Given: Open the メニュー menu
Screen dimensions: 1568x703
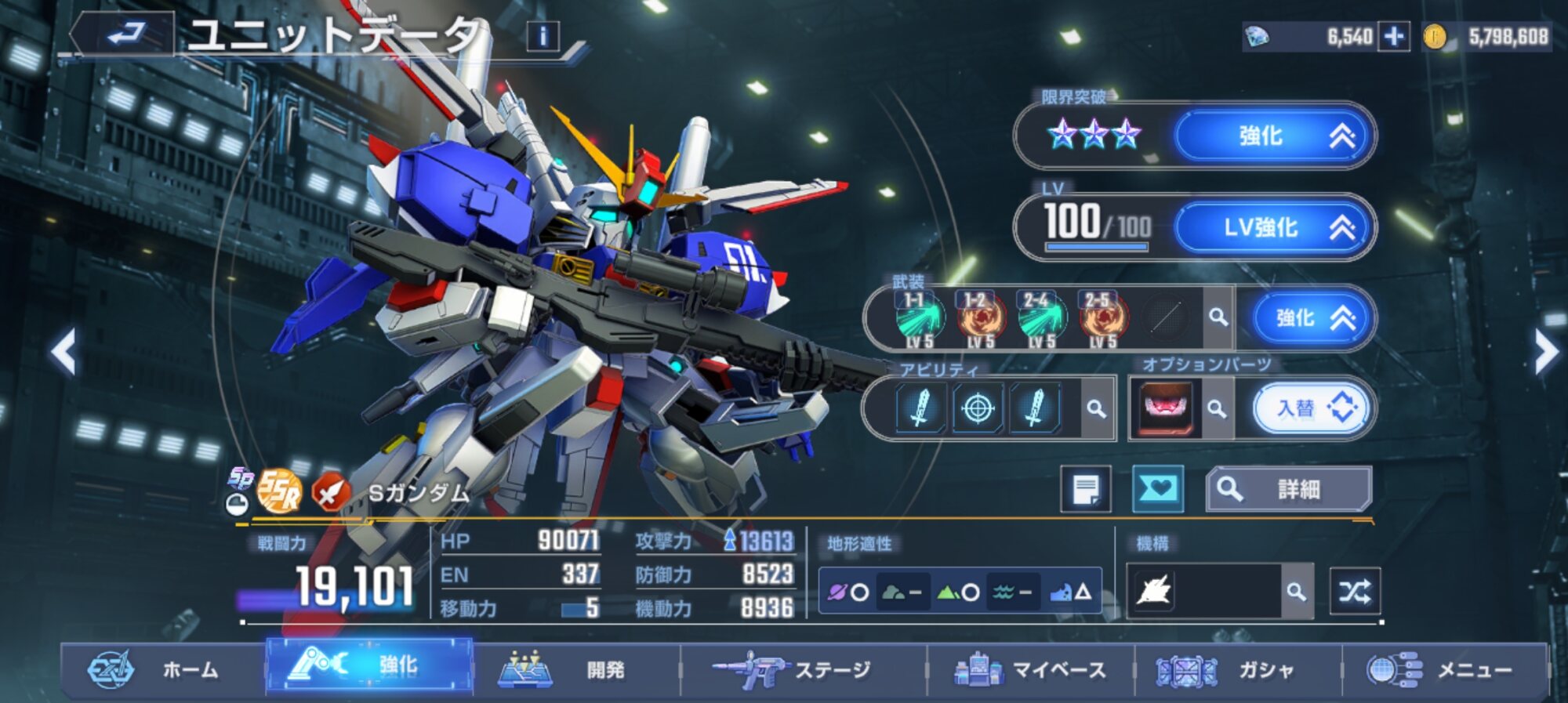Looking at the screenshot, I should point(1444,670).
